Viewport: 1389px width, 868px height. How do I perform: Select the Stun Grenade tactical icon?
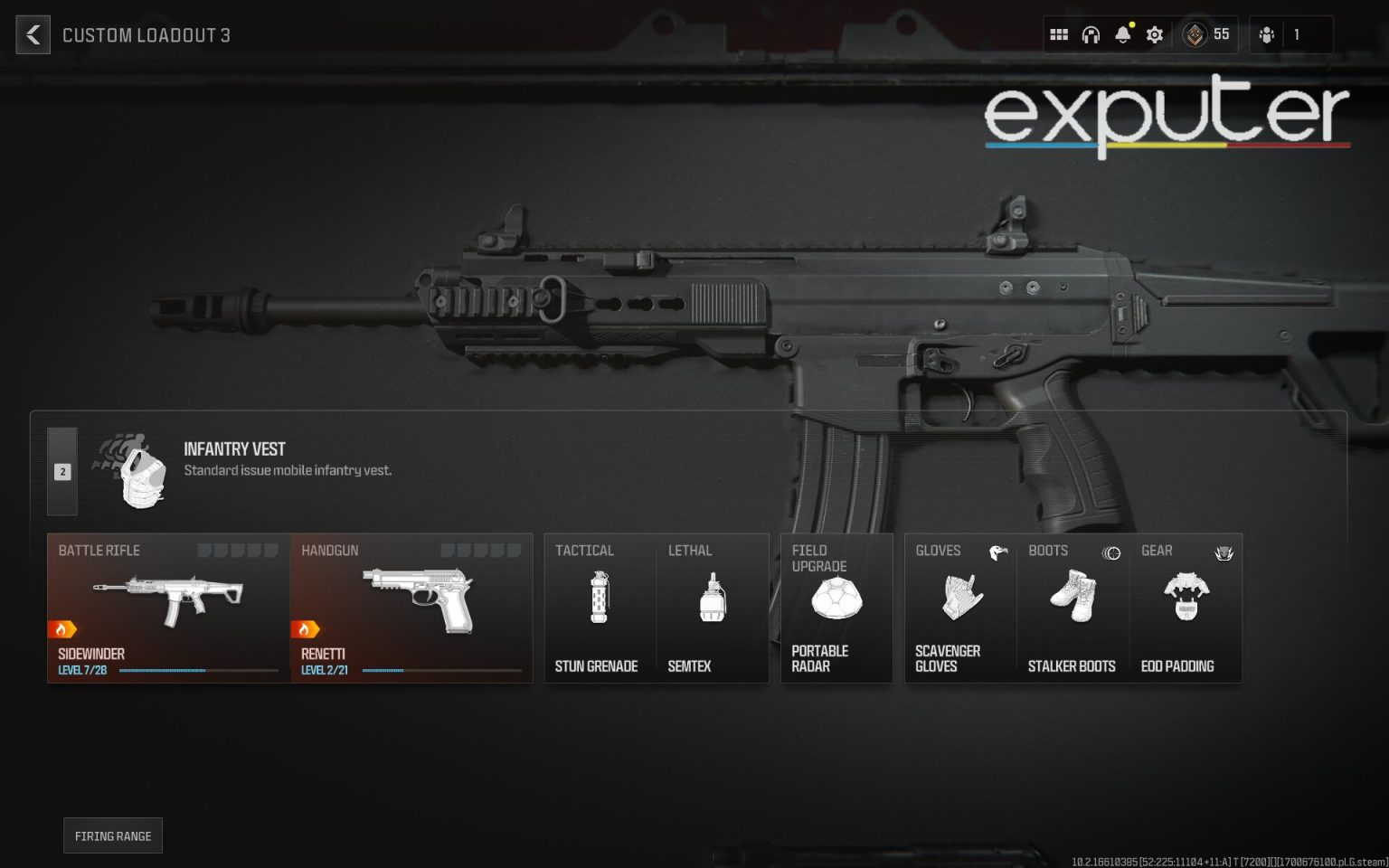click(x=600, y=599)
